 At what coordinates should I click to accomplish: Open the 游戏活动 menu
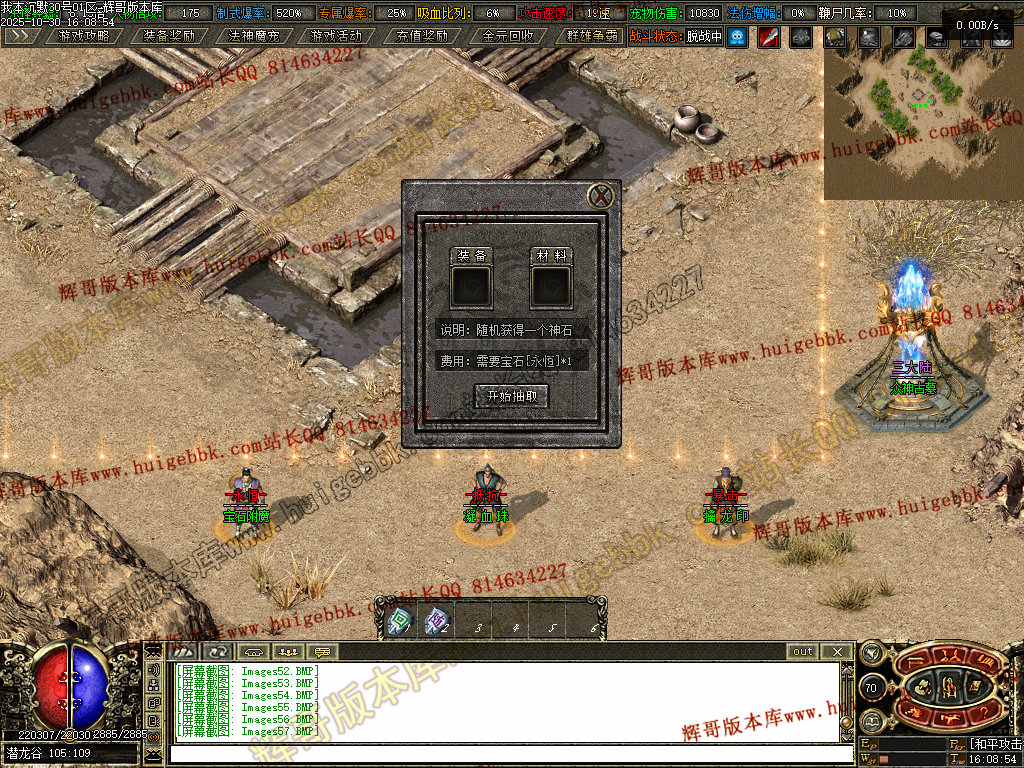pos(336,36)
